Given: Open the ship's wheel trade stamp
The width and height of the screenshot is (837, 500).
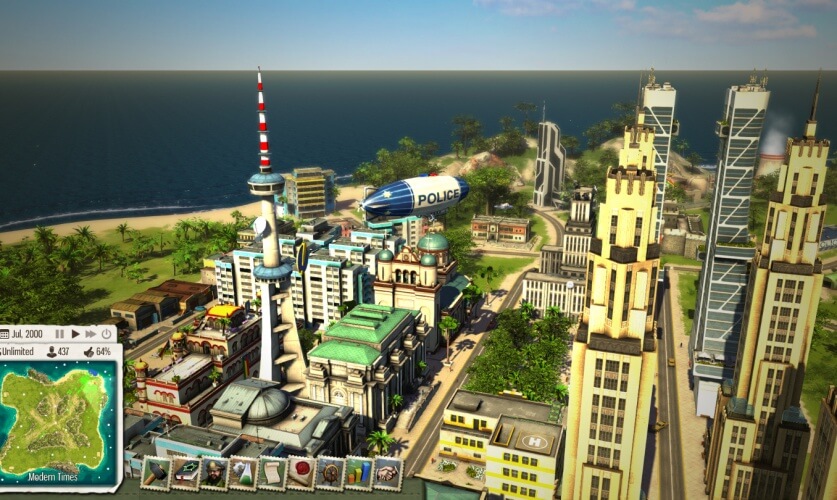Looking at the screenshot, I should (x=330, y=473).
